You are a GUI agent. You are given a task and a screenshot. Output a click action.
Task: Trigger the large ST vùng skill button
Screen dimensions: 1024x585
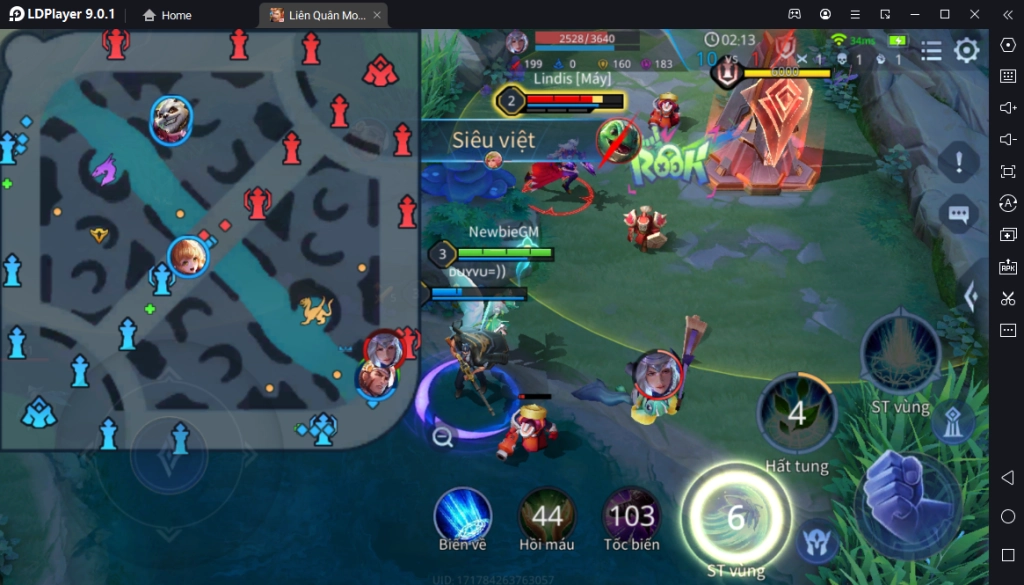pos(736,517)
